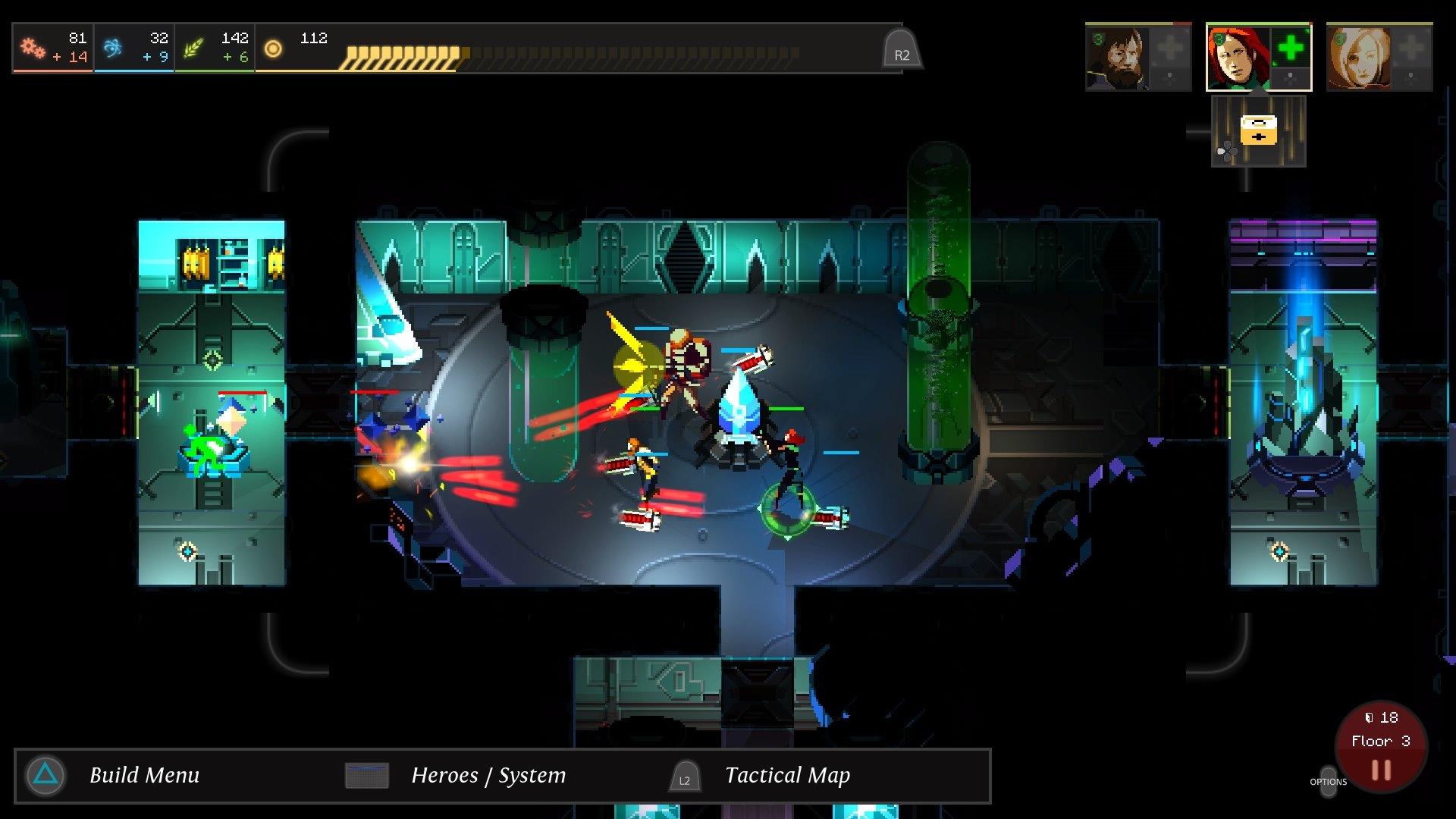Open the Build Menu from the bottom bar

point(144,775)
